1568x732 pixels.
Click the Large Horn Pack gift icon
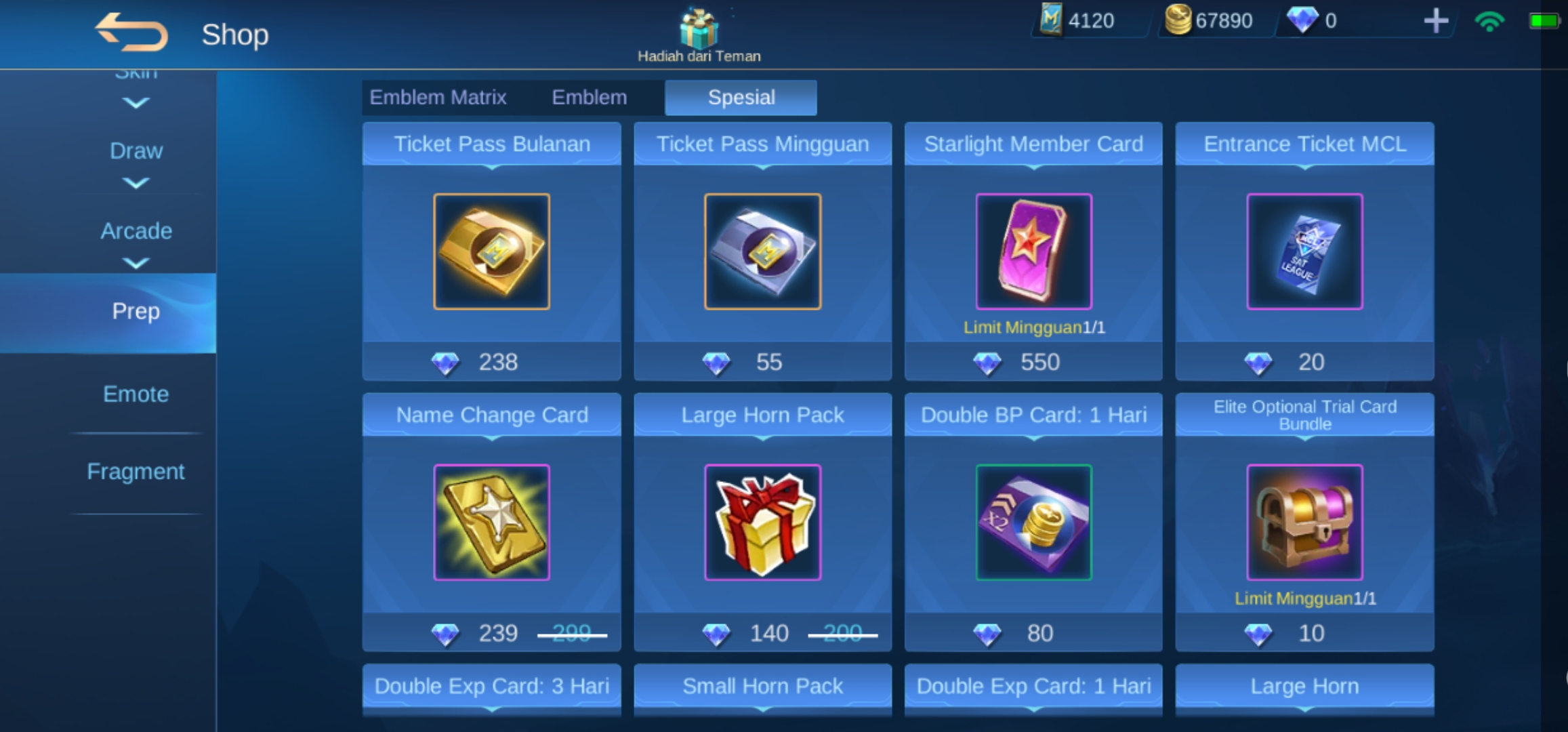pyautogui.click(x=762, y=522)
